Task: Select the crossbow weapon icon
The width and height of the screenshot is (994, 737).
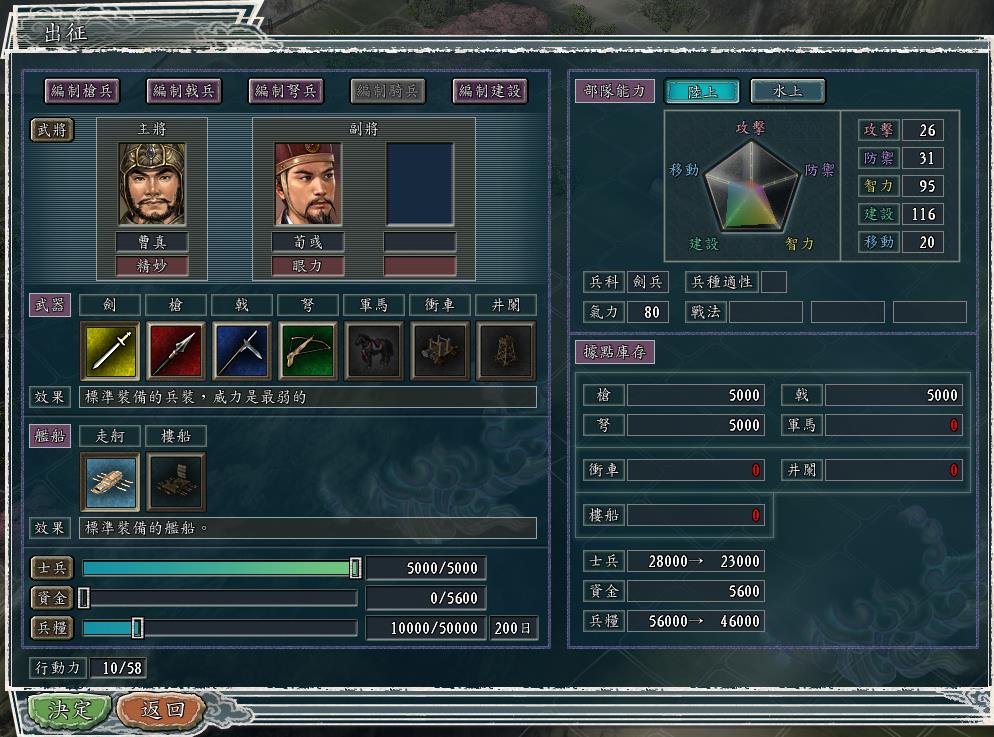Action: [x=308, y=350]
